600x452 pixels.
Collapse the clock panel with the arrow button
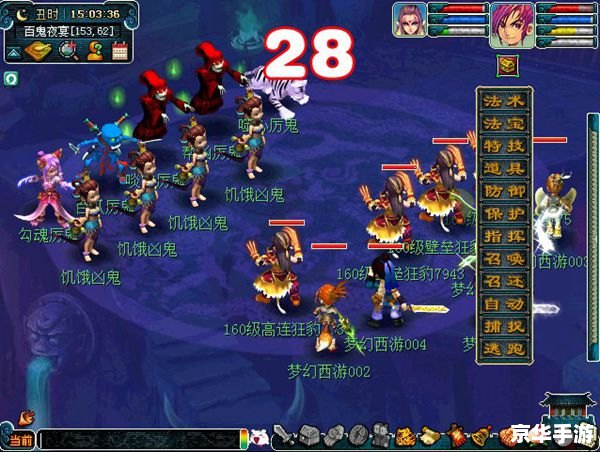tap(14, 51)
